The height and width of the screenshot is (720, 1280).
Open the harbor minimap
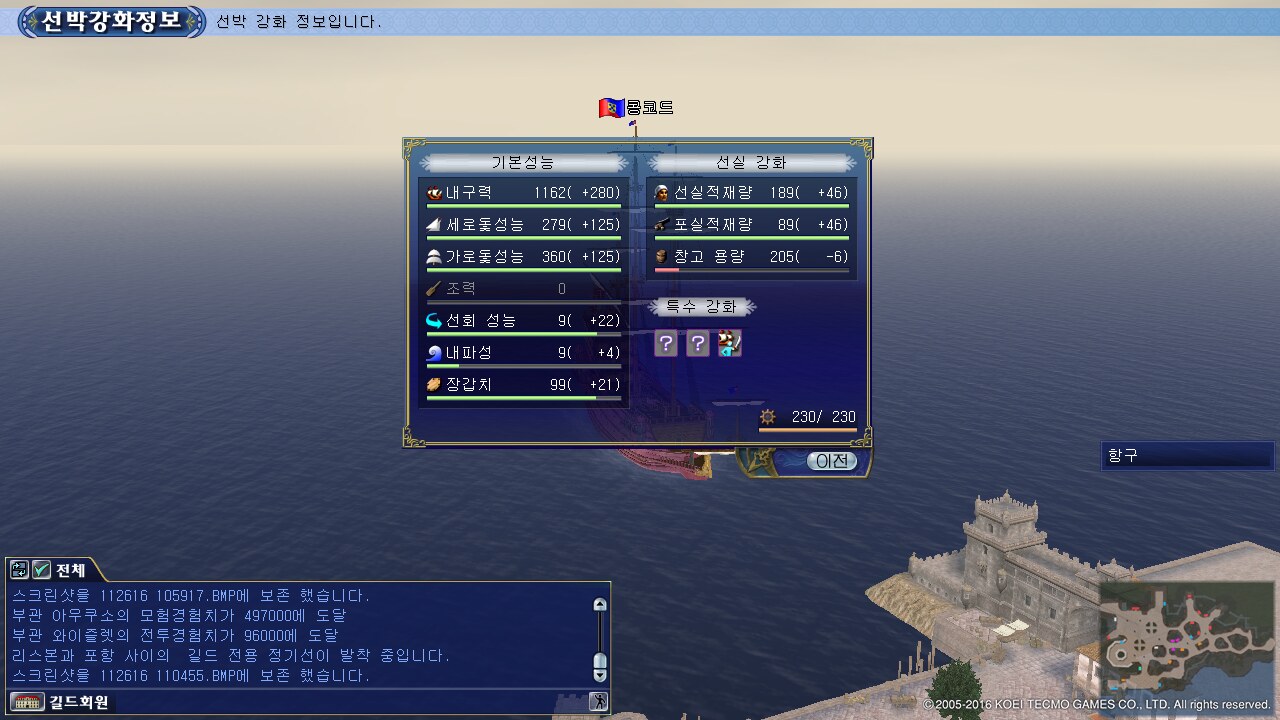[1184, 639]
